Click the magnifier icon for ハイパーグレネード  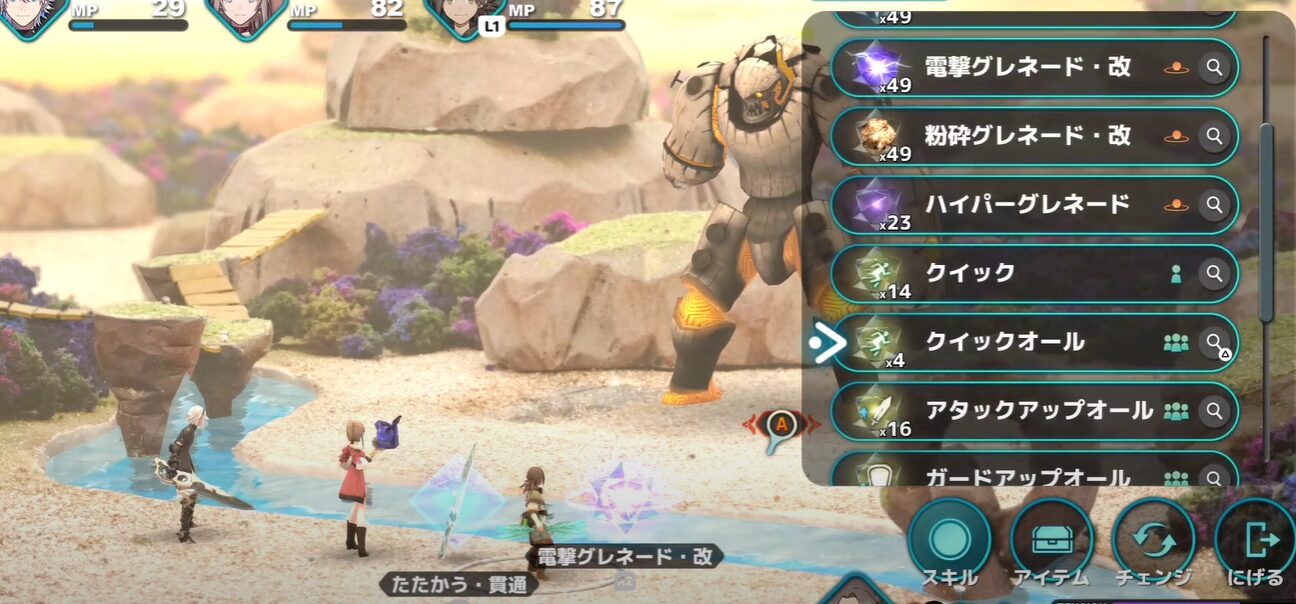tap(1214, 205)
